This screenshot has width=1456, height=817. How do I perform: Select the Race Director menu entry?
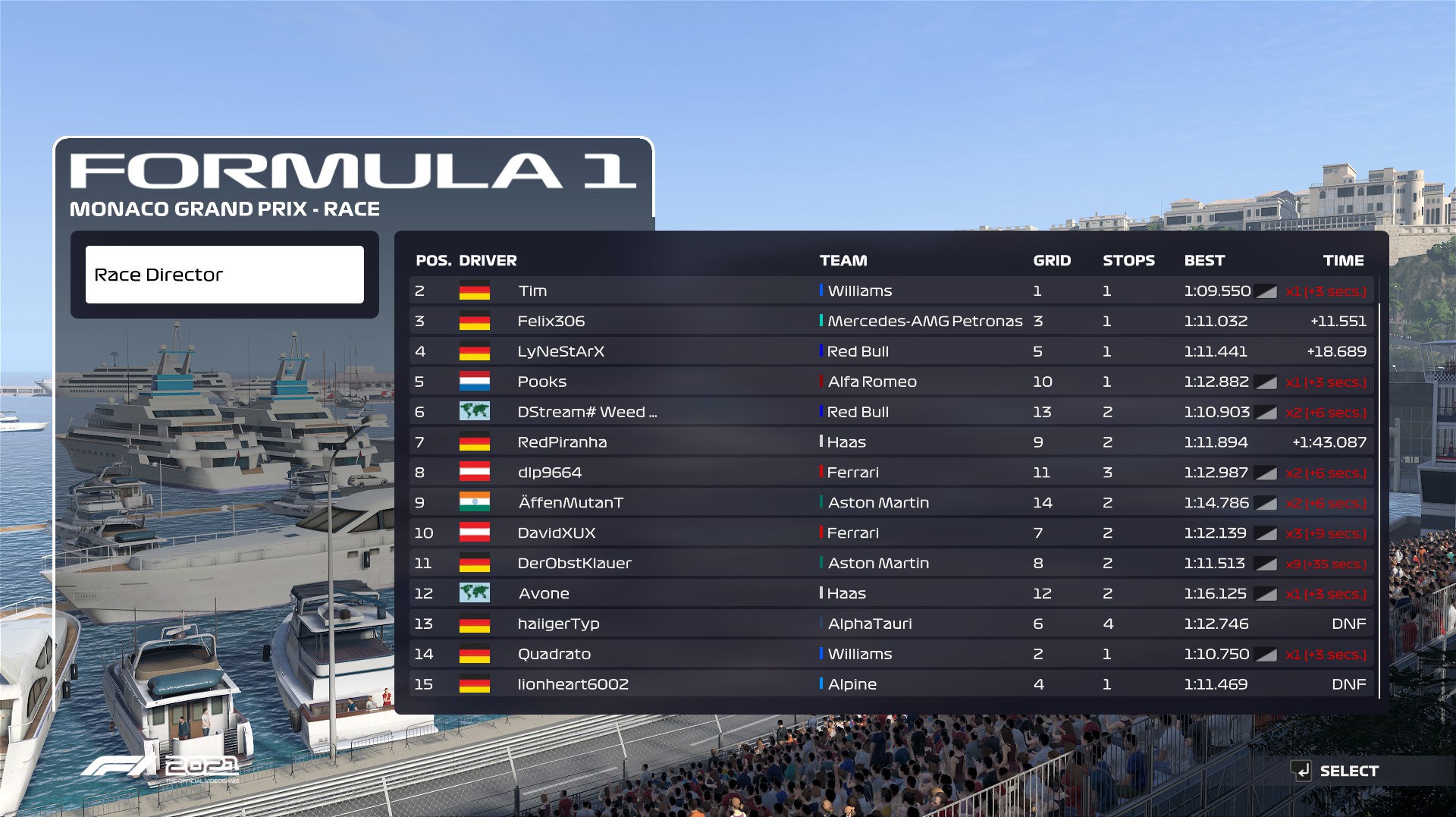click(x=224, y=275)
